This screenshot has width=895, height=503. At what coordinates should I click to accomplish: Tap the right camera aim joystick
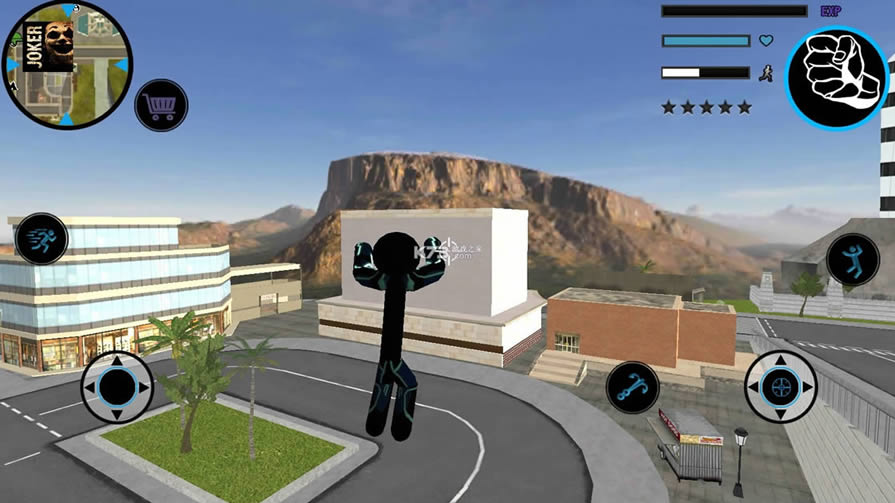[780, 386]
